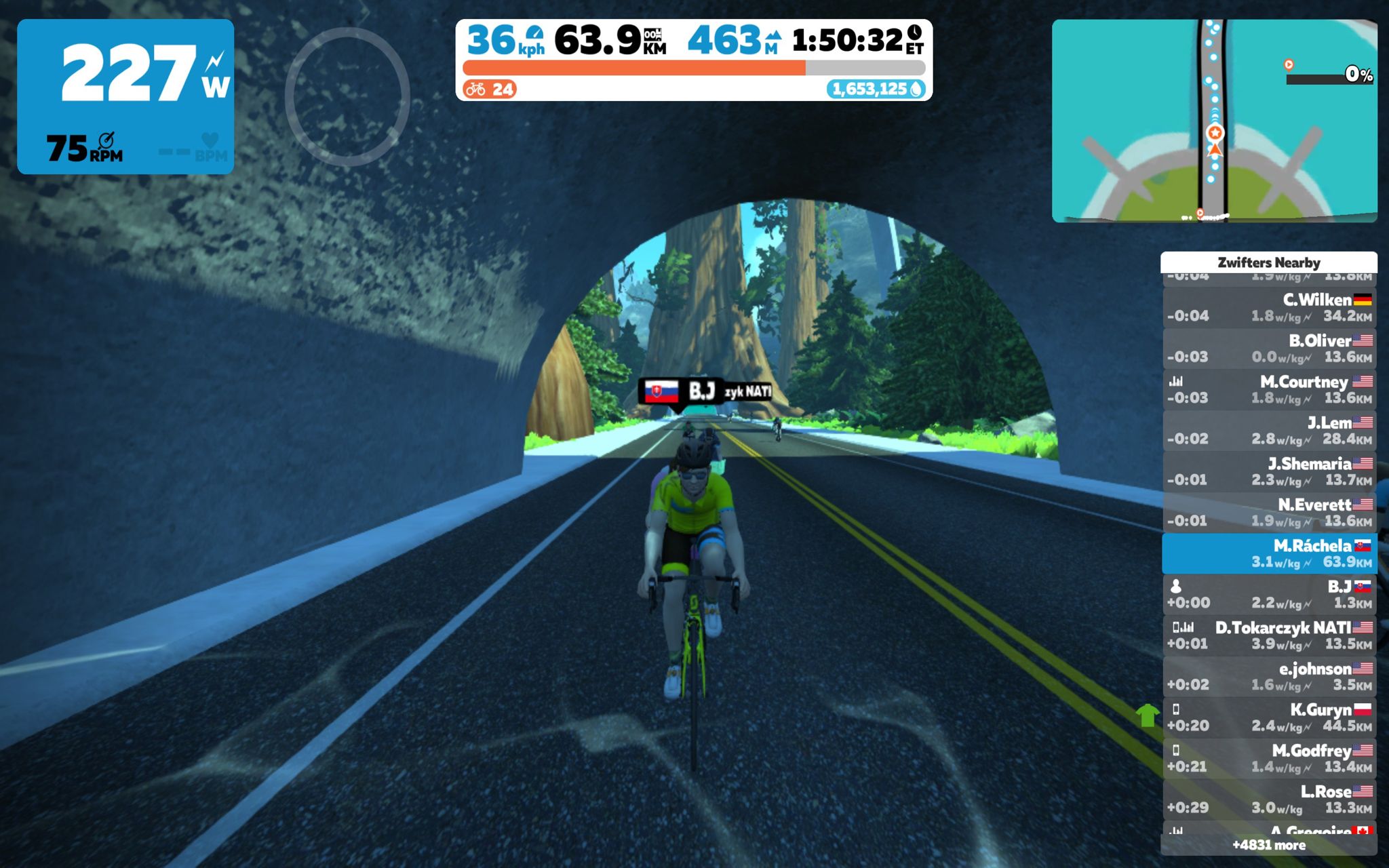Pick J.Lem in the nearby list
1389x868 pixels.
(1268, 431)
